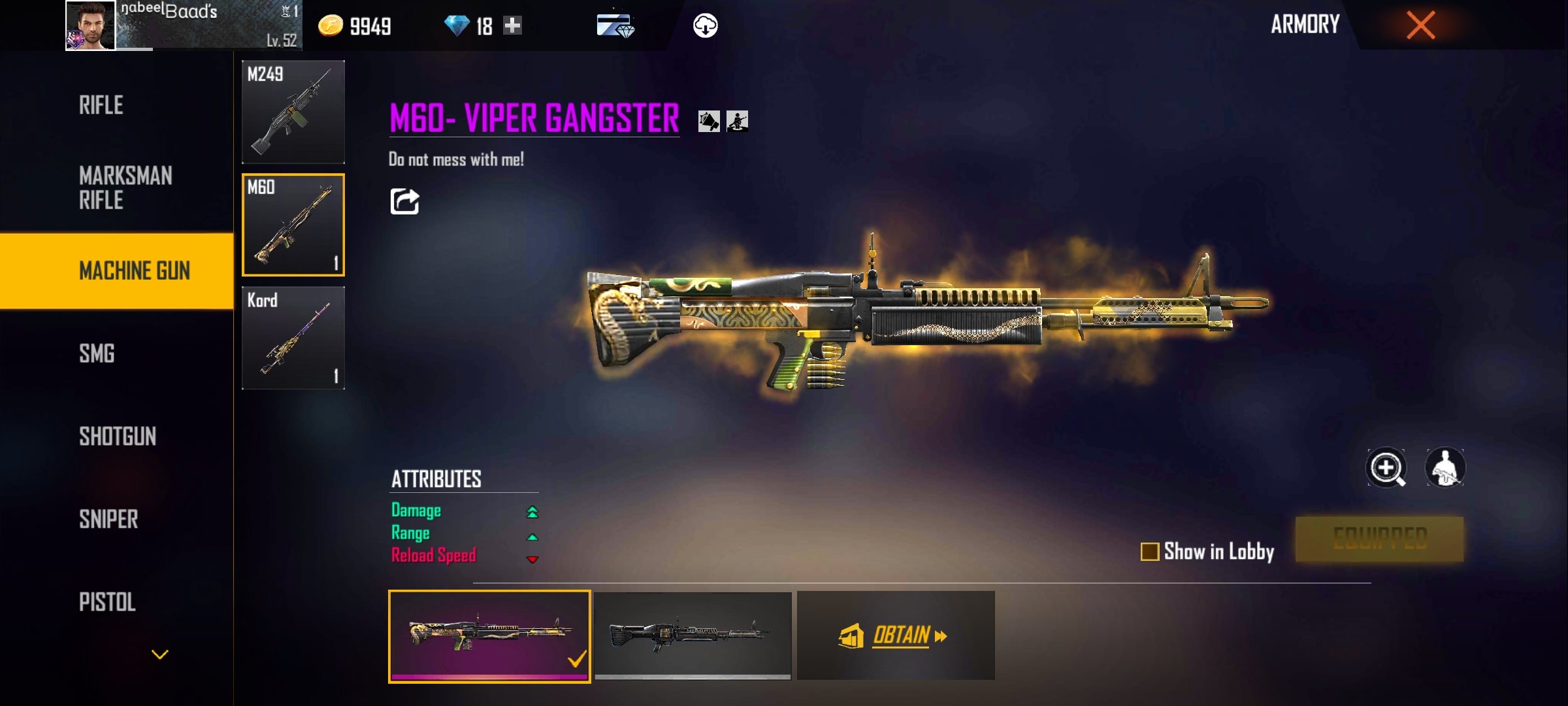This screenshot has width=1568, height=706.
Task: Choose the Kord weapon tile
Action: tap(293, 338)
